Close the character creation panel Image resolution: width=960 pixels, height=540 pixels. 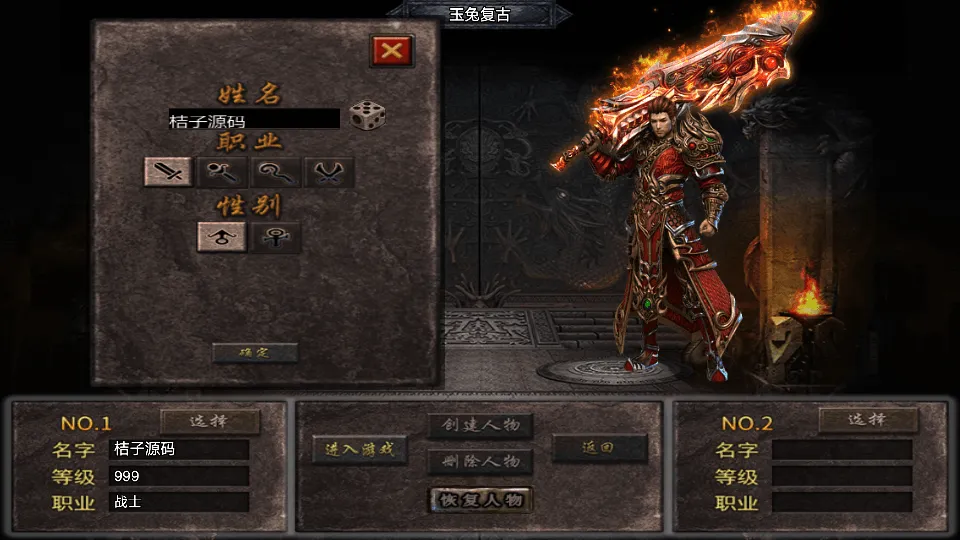(x=392, y=51)
